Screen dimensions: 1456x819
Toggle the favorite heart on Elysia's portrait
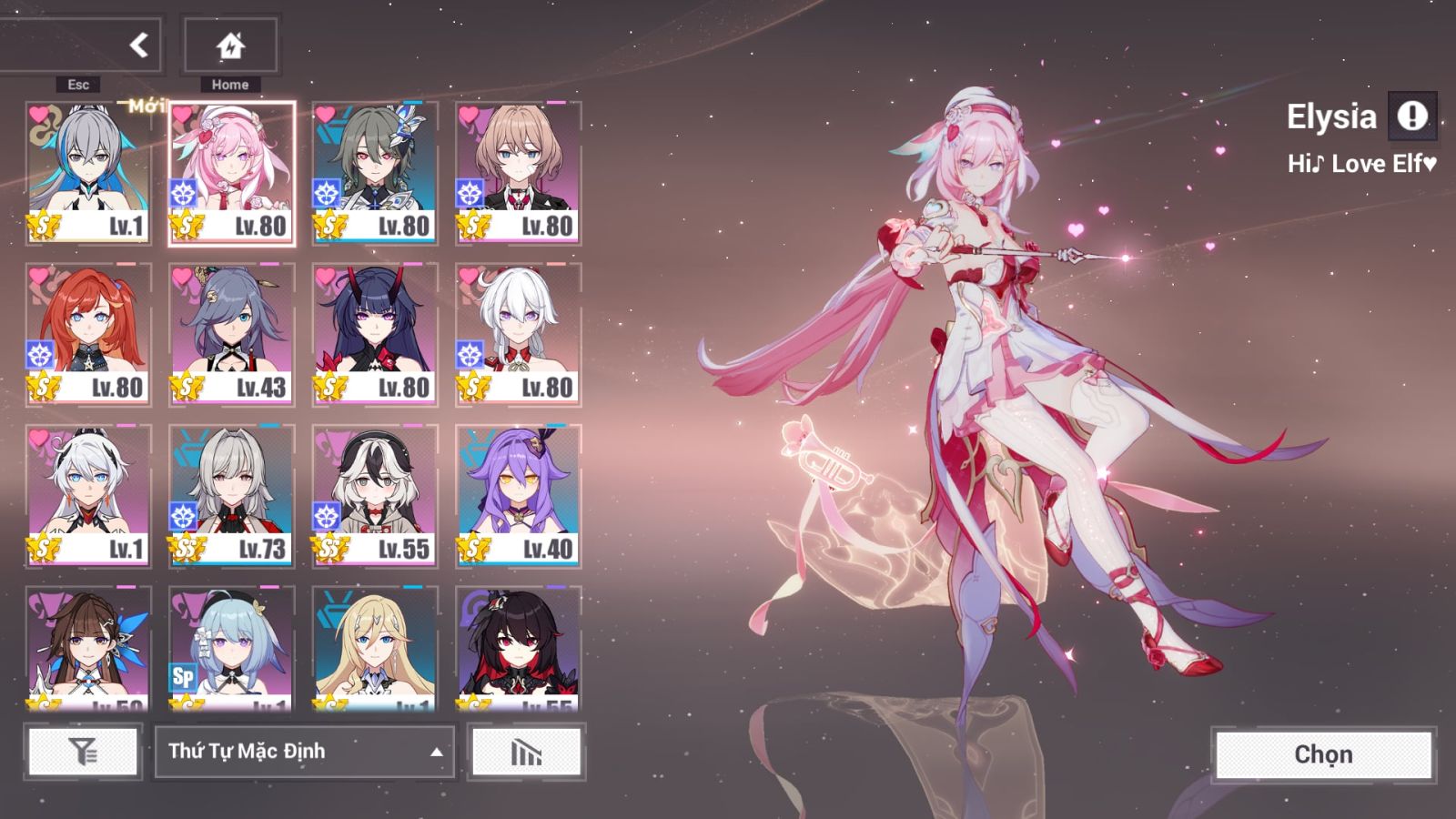tap(184, 115)
